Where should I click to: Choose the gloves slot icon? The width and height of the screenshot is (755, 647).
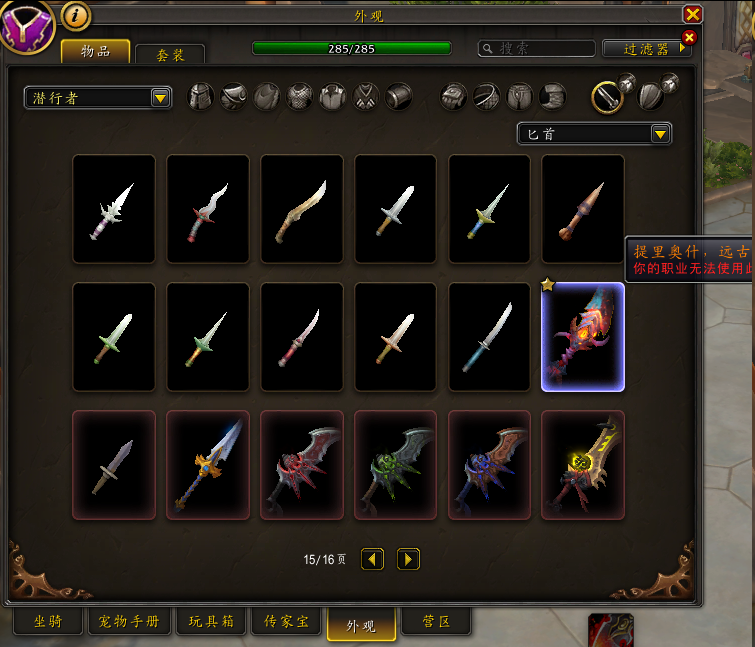tap(455, 96)
